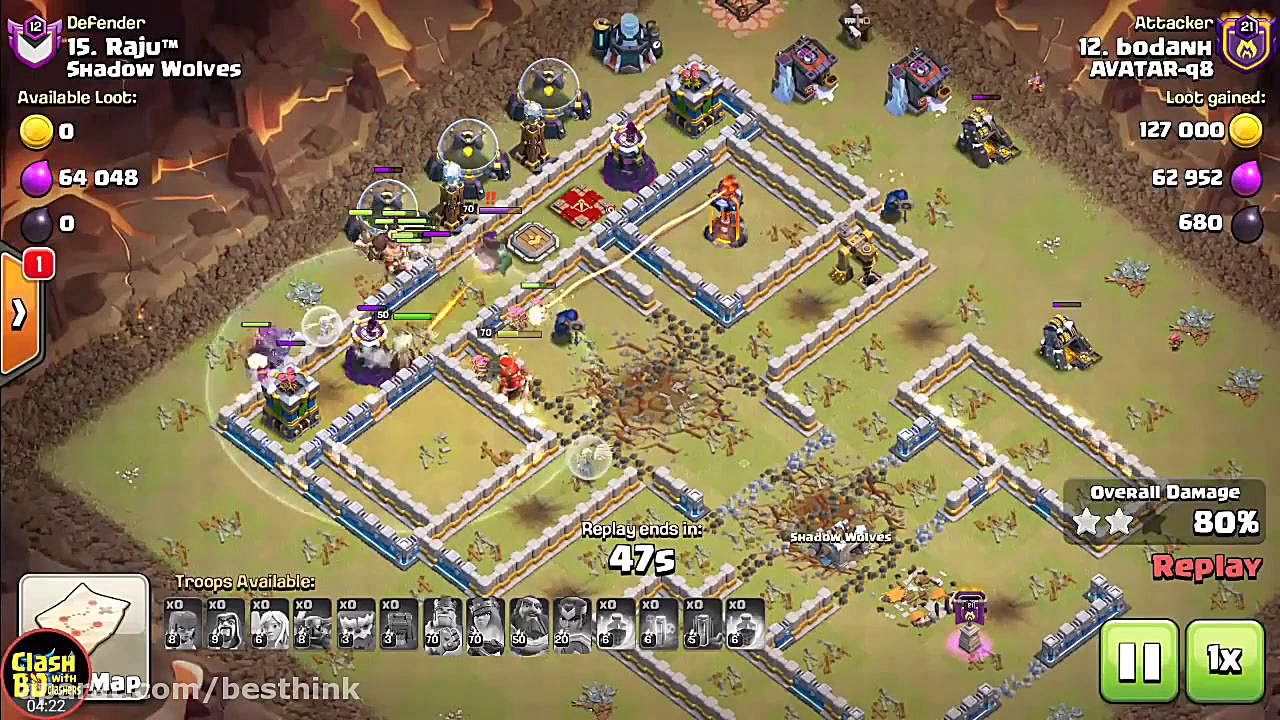Pause the replay playback
Image resolution: width=1280 pixels, height=720 pixels.
point(1139,661)
